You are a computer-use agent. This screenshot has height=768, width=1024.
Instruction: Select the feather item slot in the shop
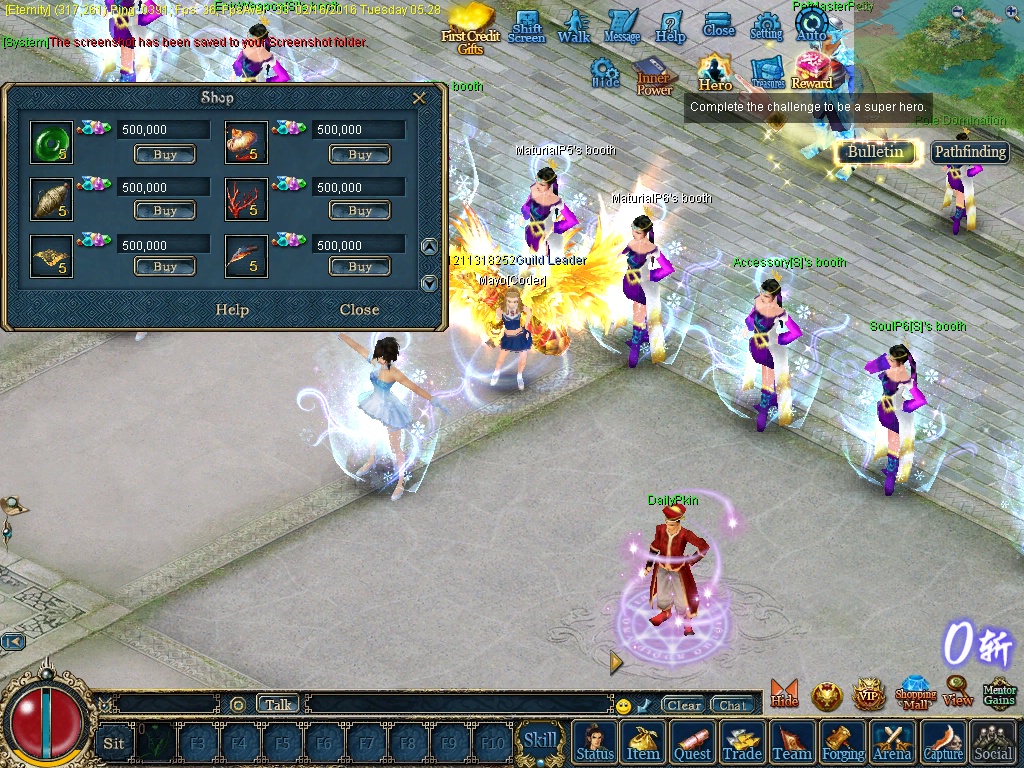pyautogui.click(x=246, y=256)
